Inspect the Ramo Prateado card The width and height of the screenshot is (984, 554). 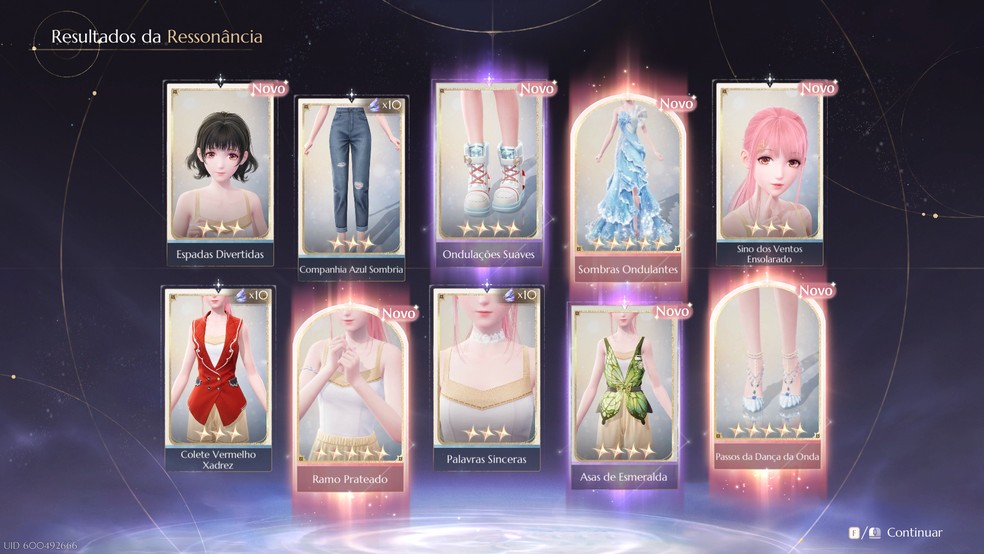point(351,395)
